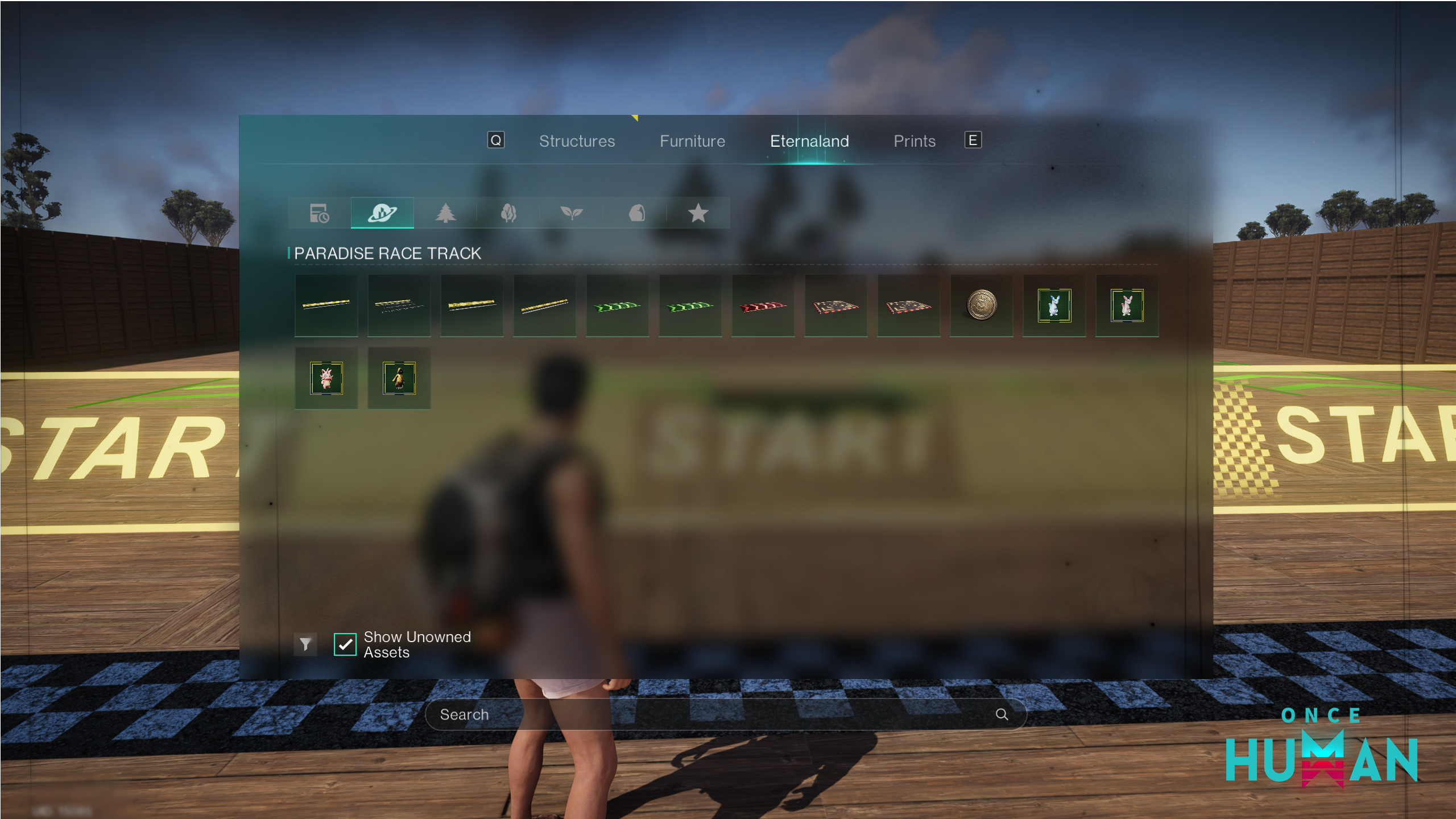1456x819 pixels.
Task: View the star favorites category
Action: click(698, 213)
